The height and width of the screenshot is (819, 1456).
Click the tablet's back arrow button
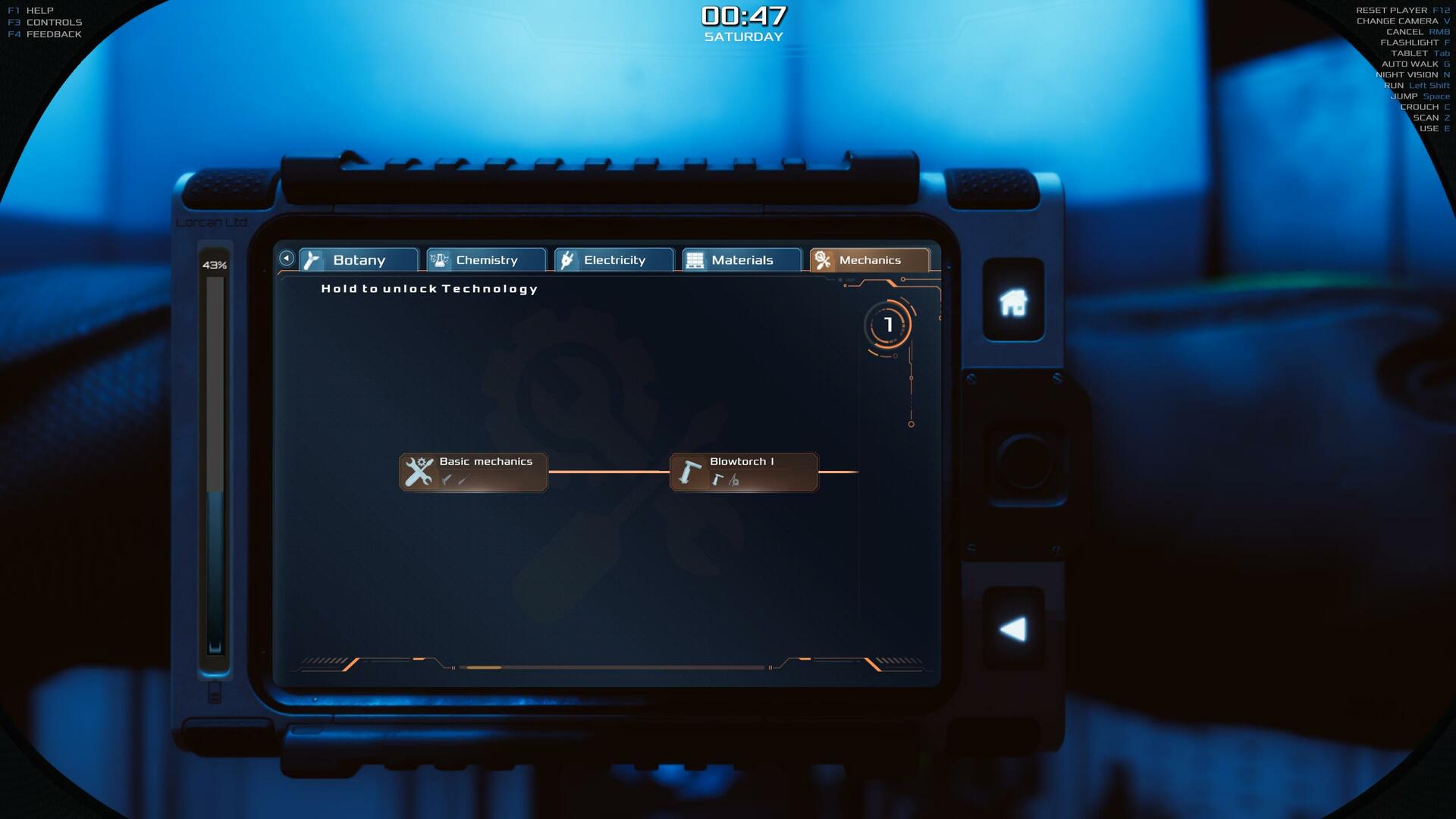[x=1013, y=629]
